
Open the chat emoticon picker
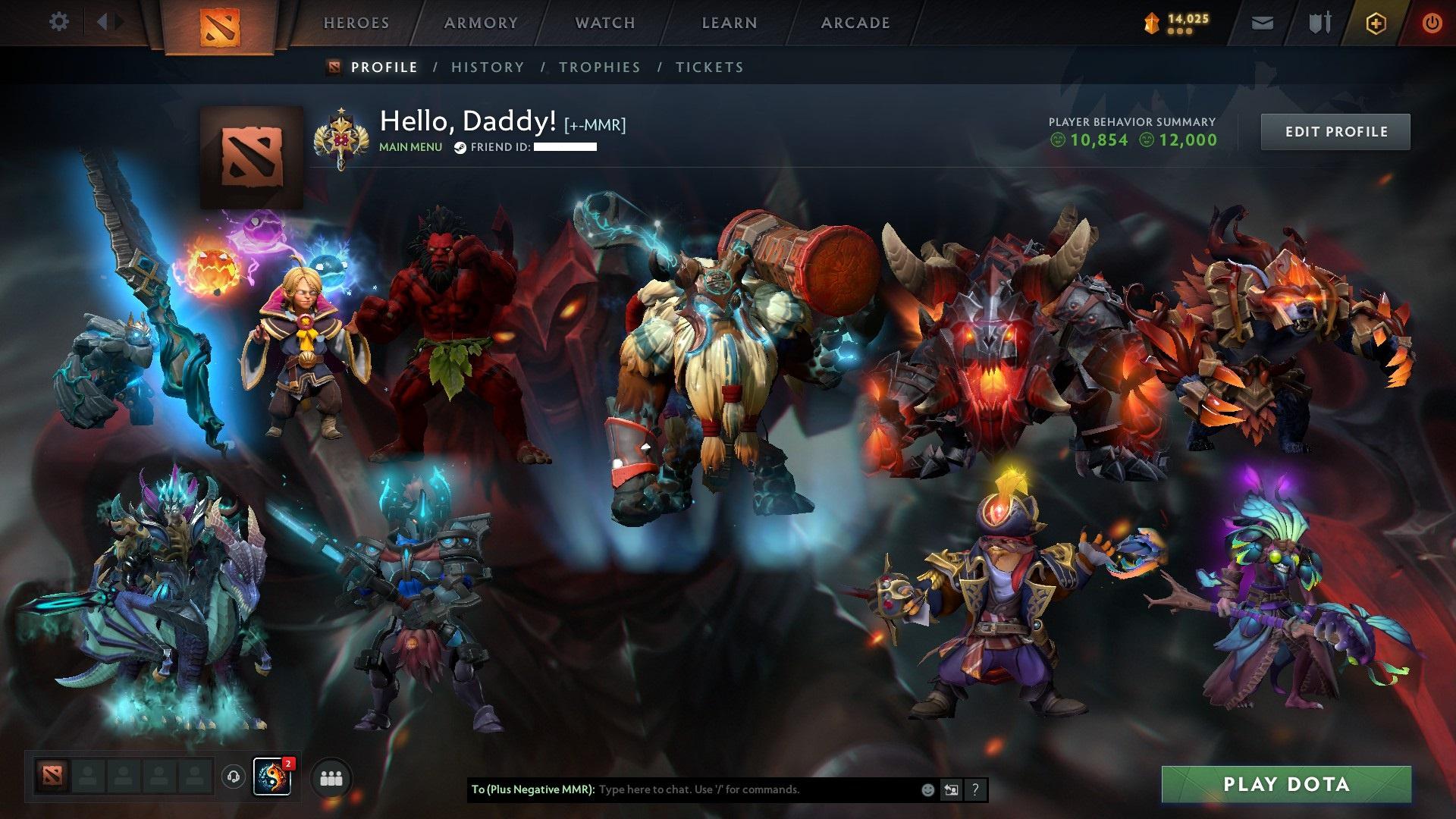click(927, 790)
